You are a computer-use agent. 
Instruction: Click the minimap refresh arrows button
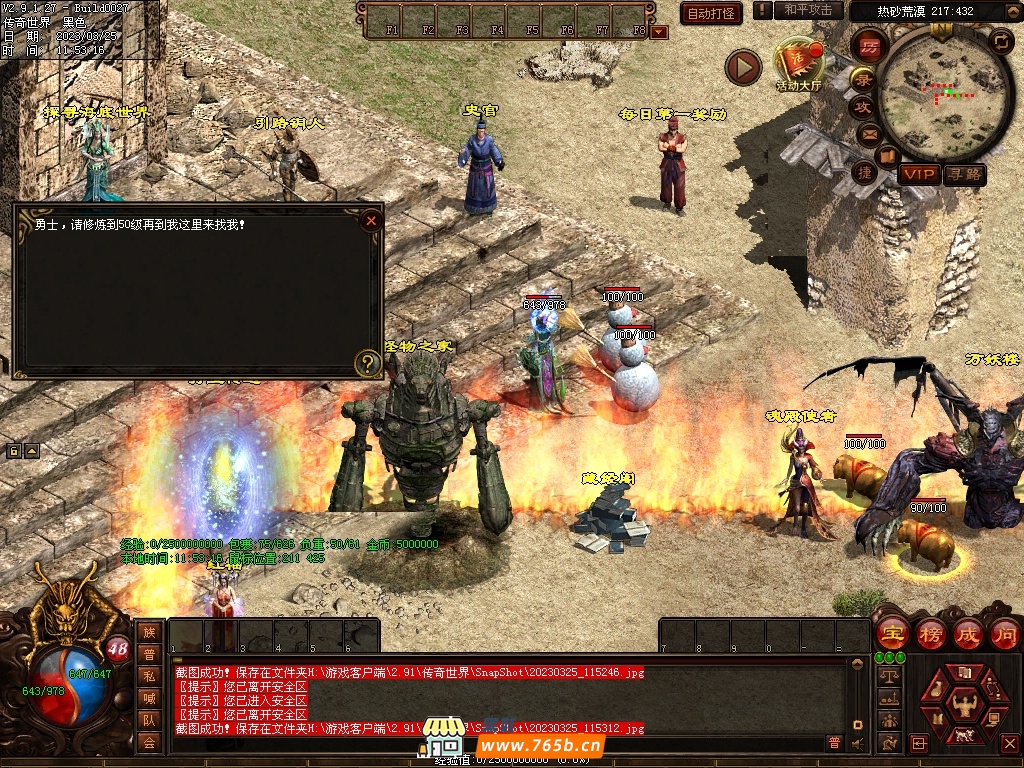[x=1000, y=41]
